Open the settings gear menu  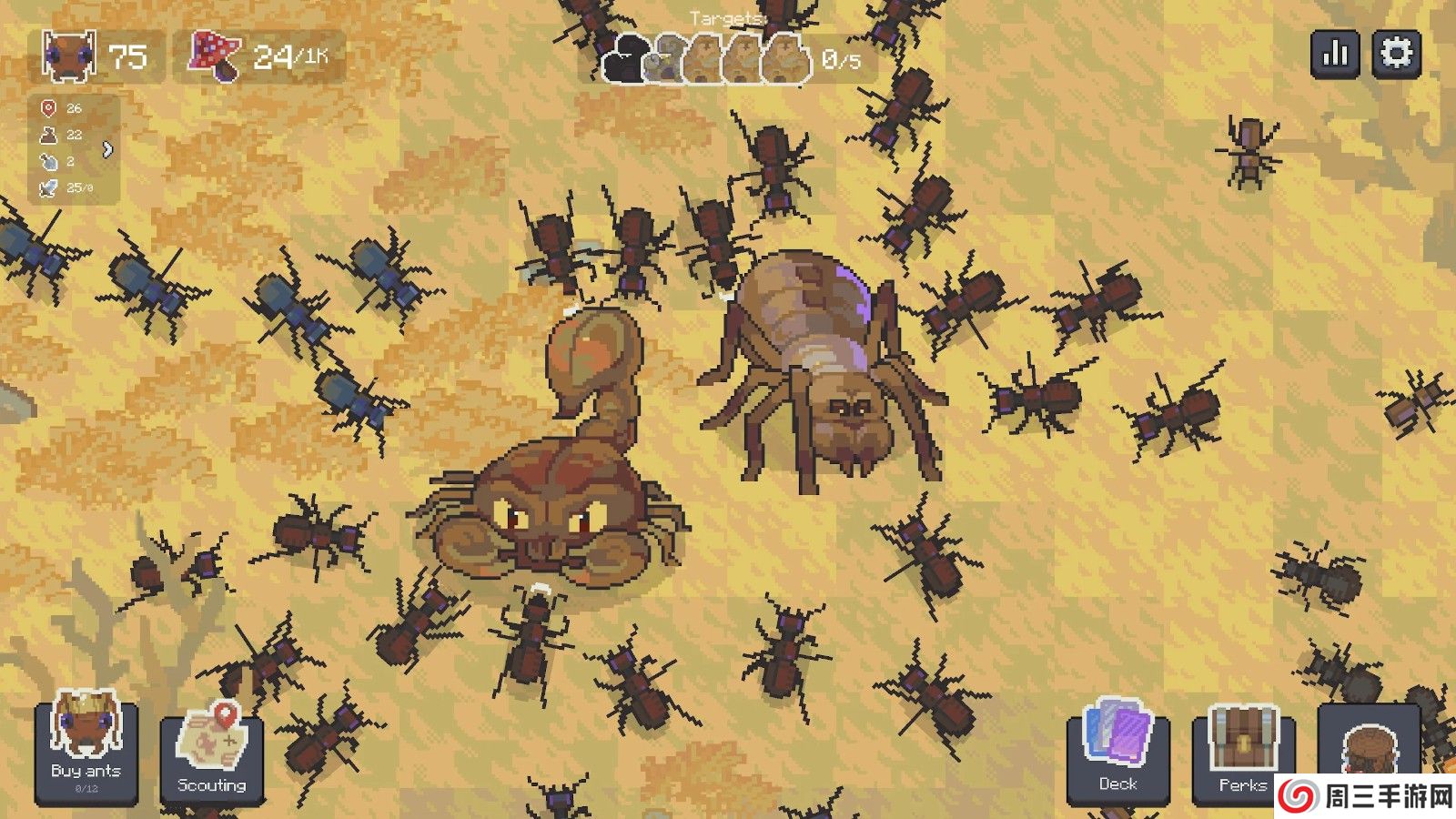1396,54
